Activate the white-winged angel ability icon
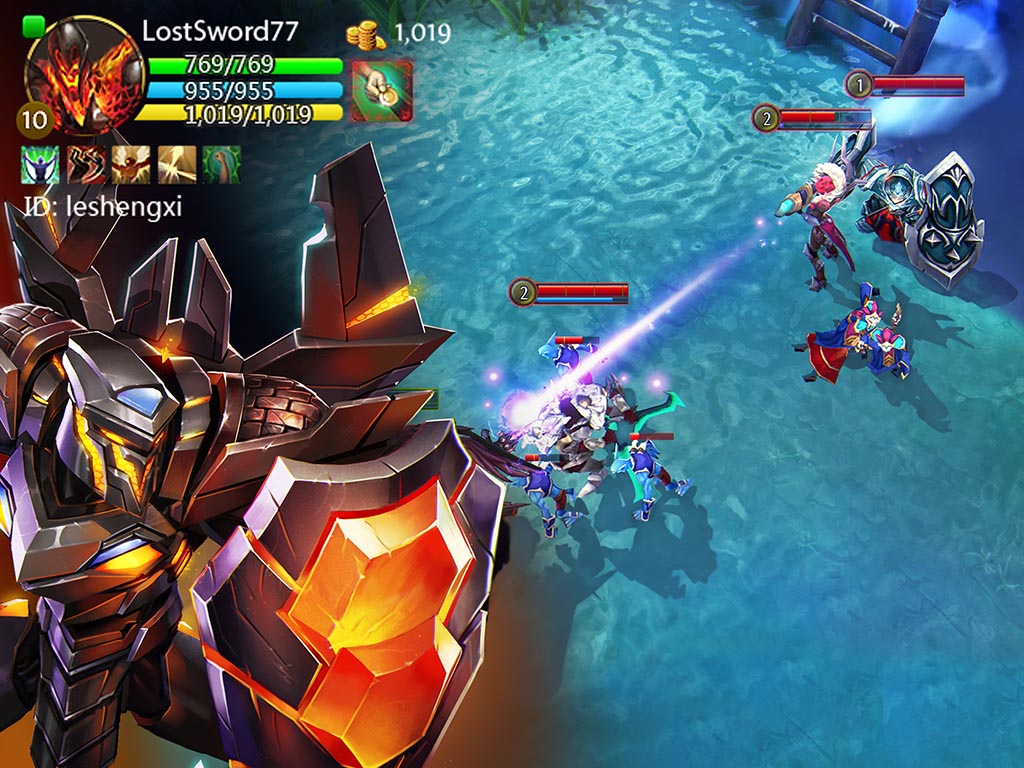 click(131, 164)
